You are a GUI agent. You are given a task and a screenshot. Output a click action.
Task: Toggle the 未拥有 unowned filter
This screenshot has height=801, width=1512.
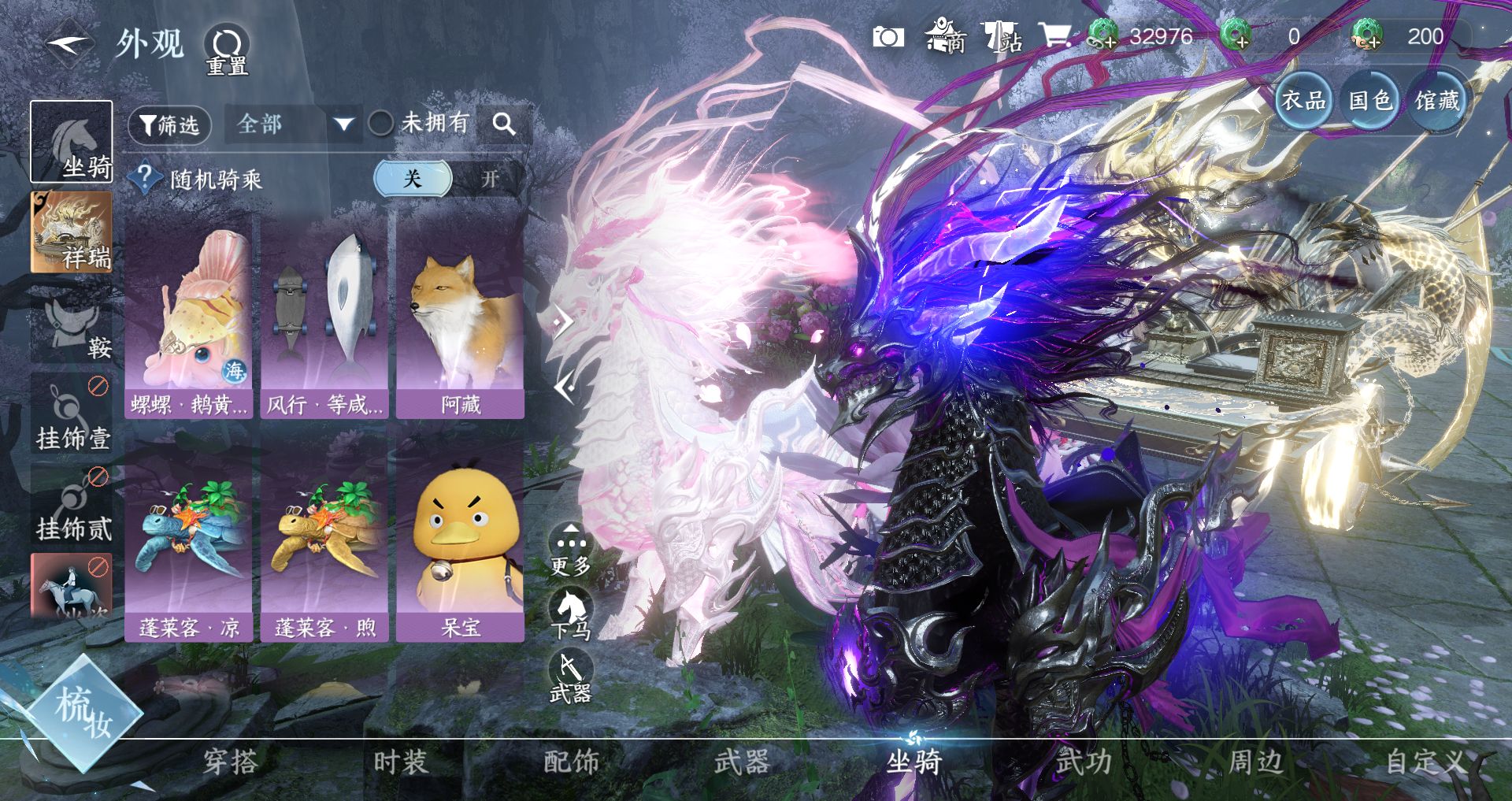pyautogui.click(x=381, y=124)
